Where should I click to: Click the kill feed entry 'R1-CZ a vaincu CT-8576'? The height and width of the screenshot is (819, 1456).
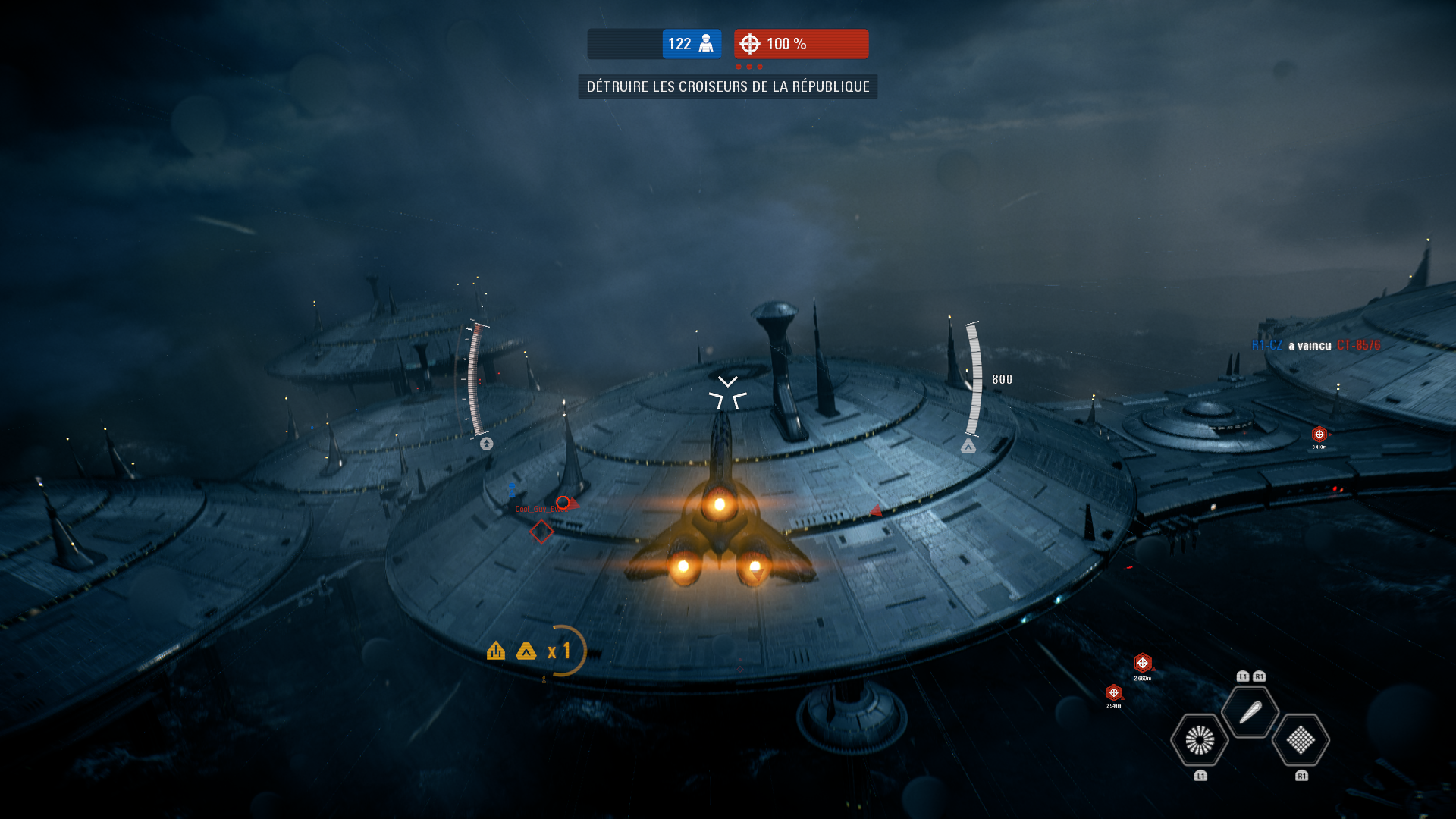click(x=1316, y=345)
